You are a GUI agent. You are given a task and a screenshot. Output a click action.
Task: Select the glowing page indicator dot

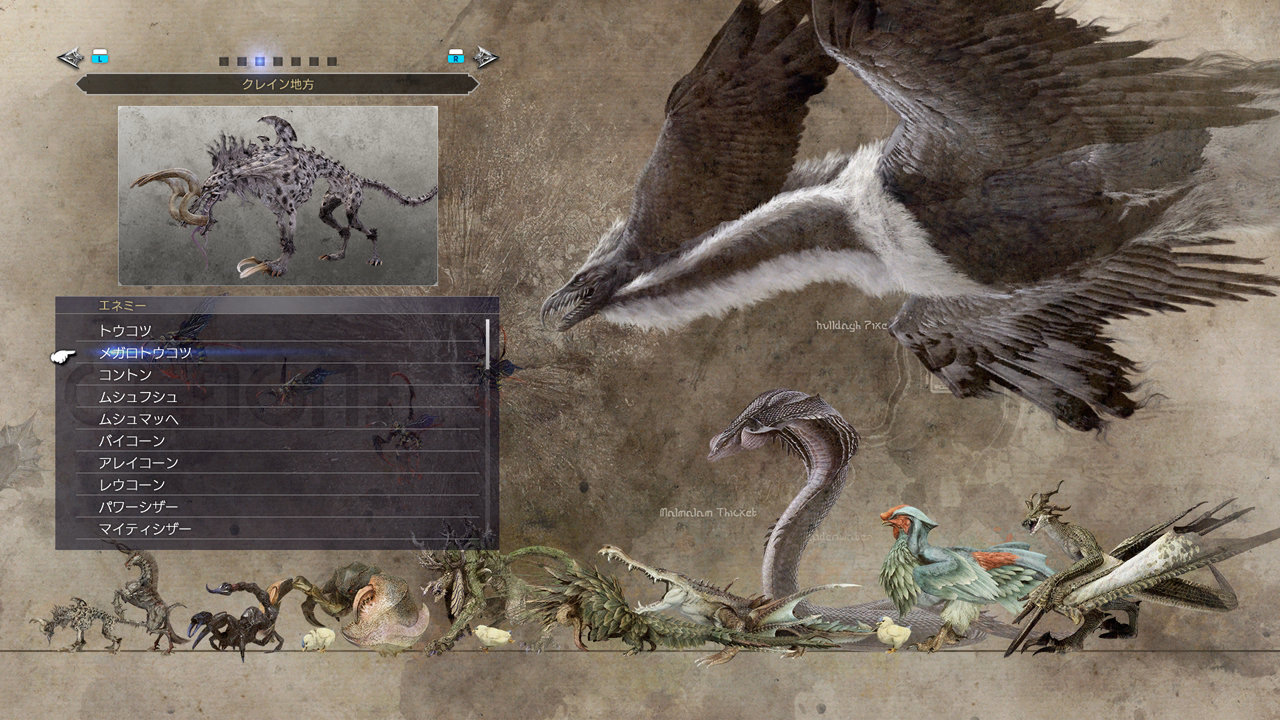(x=260, y=61)
